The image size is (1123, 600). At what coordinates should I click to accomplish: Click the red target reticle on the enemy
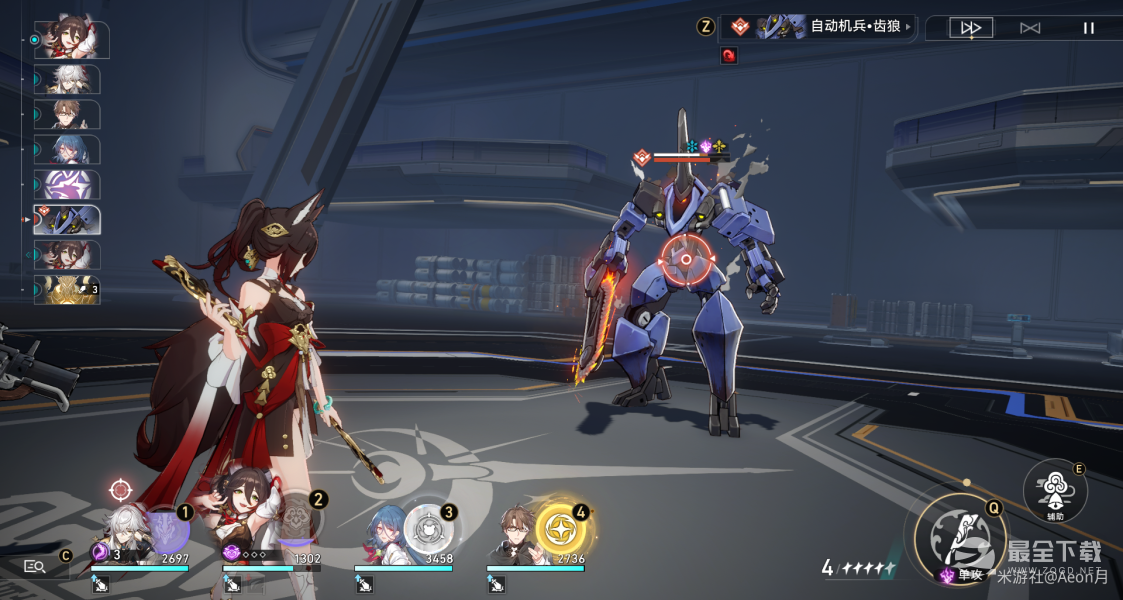click(686, 259)
